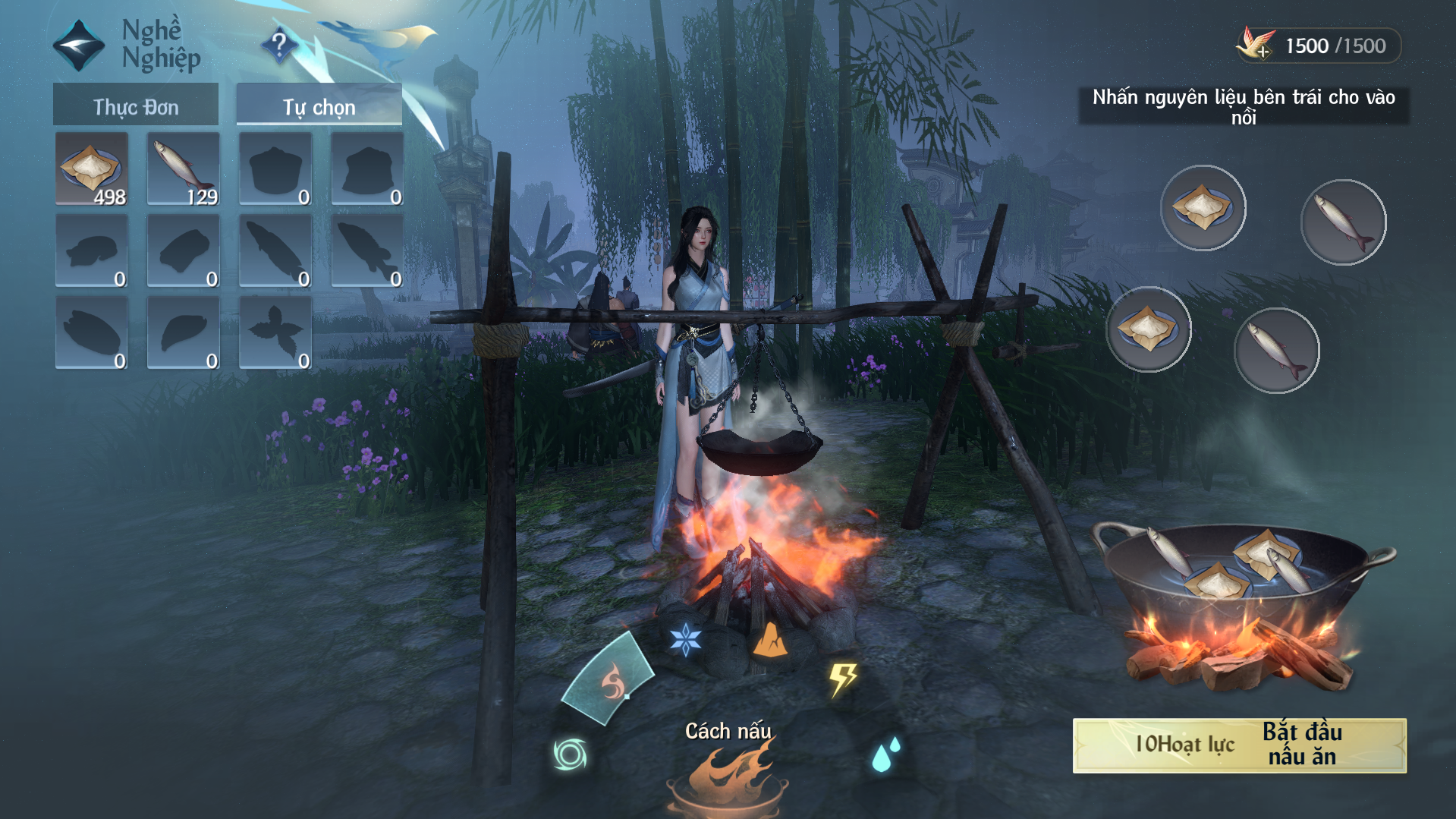Switch to the Thực Đơn tab

click(136, 106)
